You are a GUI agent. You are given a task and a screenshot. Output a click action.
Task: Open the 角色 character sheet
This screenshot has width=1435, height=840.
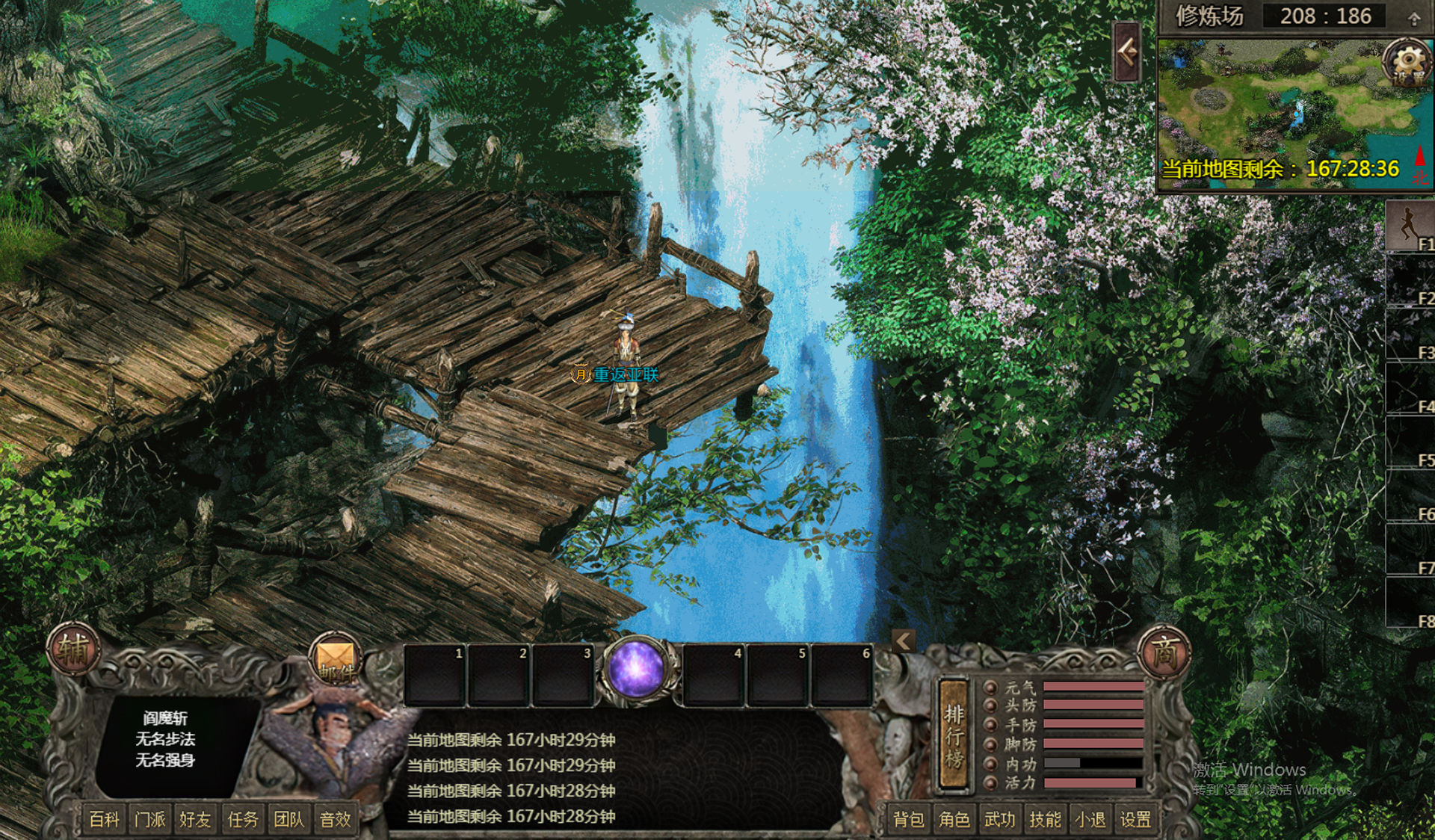954,820
